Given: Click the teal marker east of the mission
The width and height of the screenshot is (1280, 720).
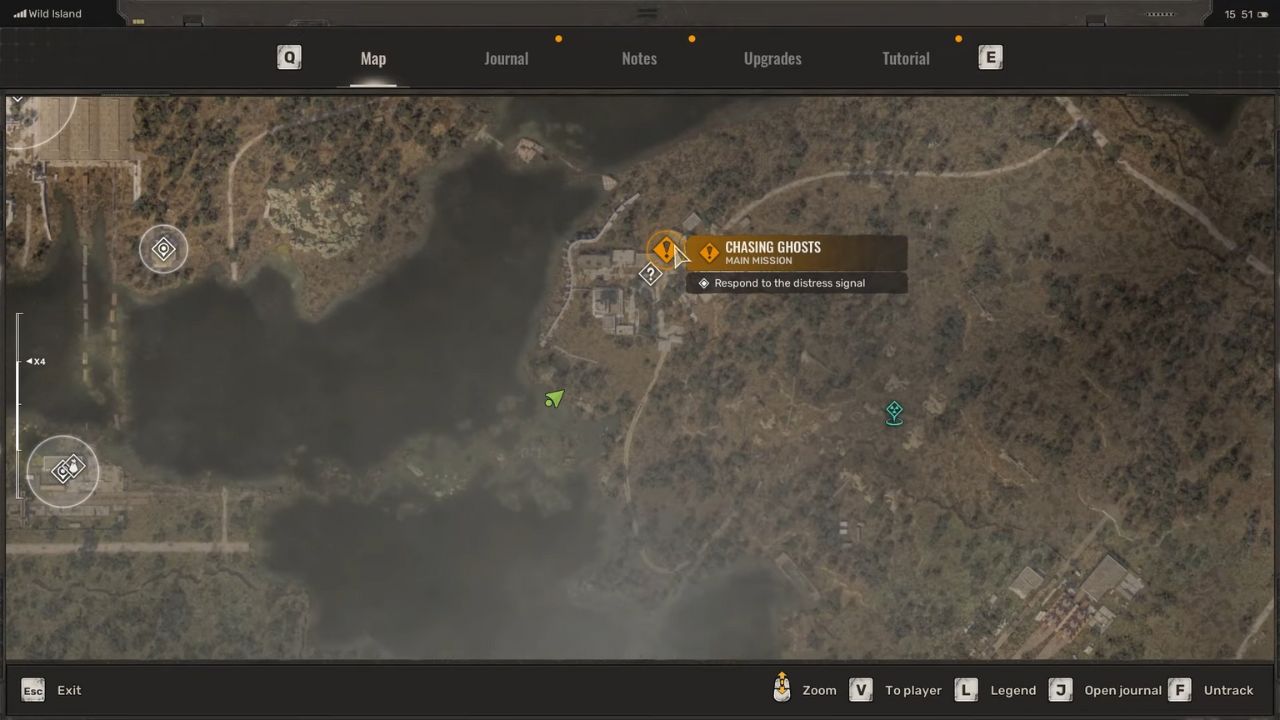Looking at the screenshot, I should (x=893, y=412).
